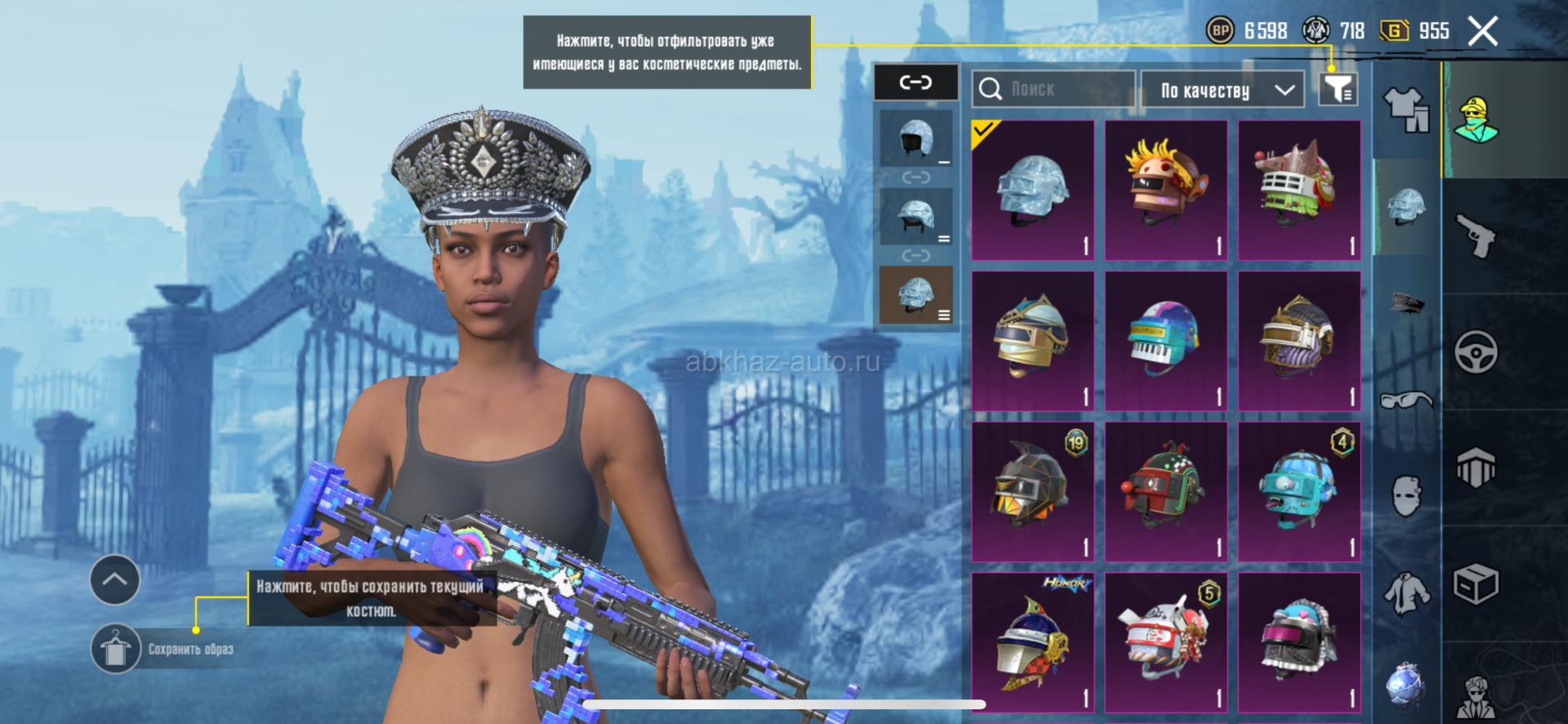
Task: Close the wardrobe with the X button
Action: tap(1482, 32)
